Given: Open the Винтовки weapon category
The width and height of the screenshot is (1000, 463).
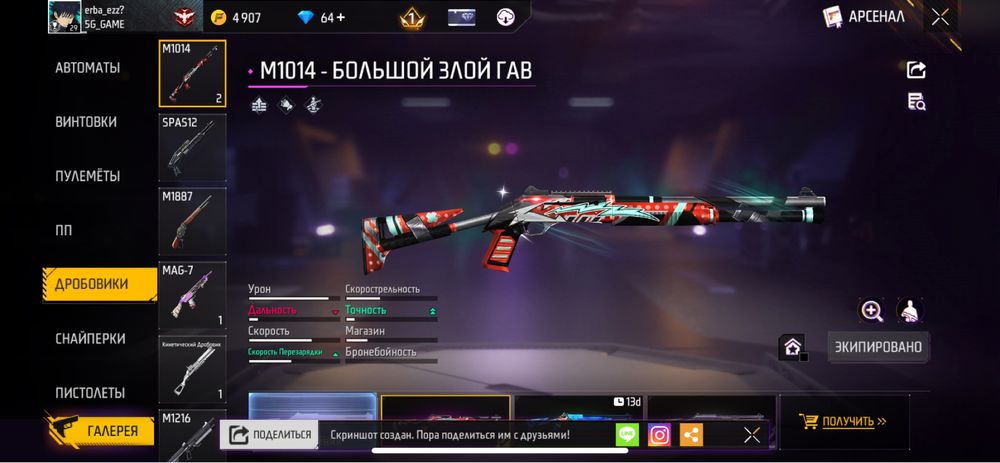Looking at the screenshot, I should pos(86,122).
